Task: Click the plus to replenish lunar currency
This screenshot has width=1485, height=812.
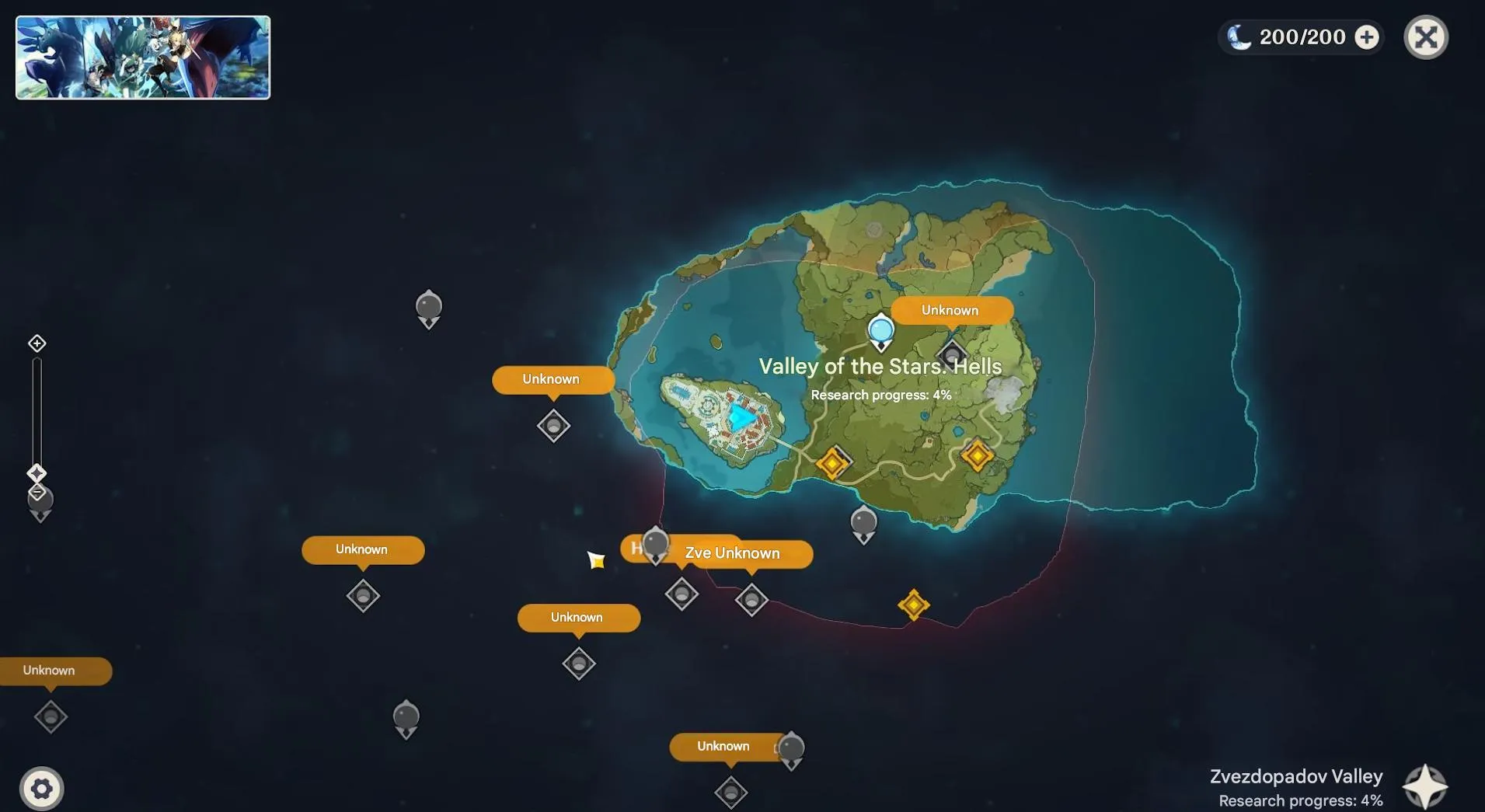Action: pyautogui.click(x=1367, y=37)
